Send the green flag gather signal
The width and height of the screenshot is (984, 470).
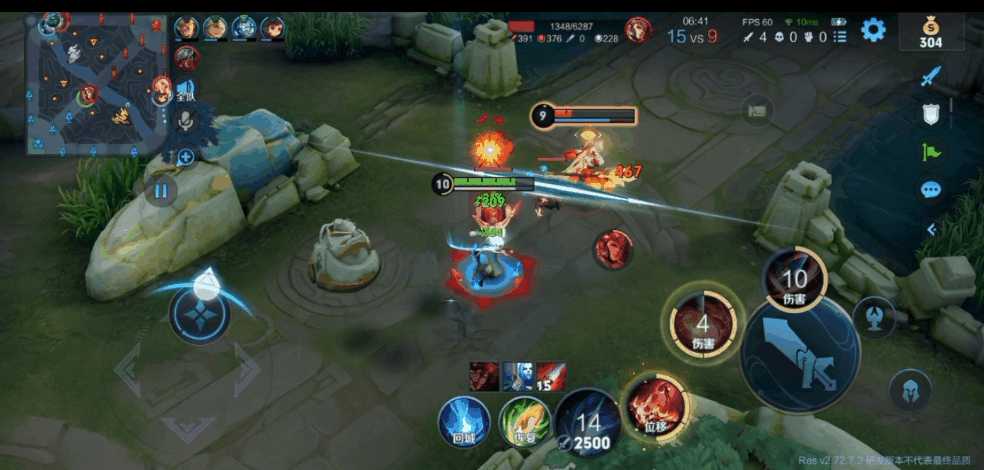click(x=931, y=152)
